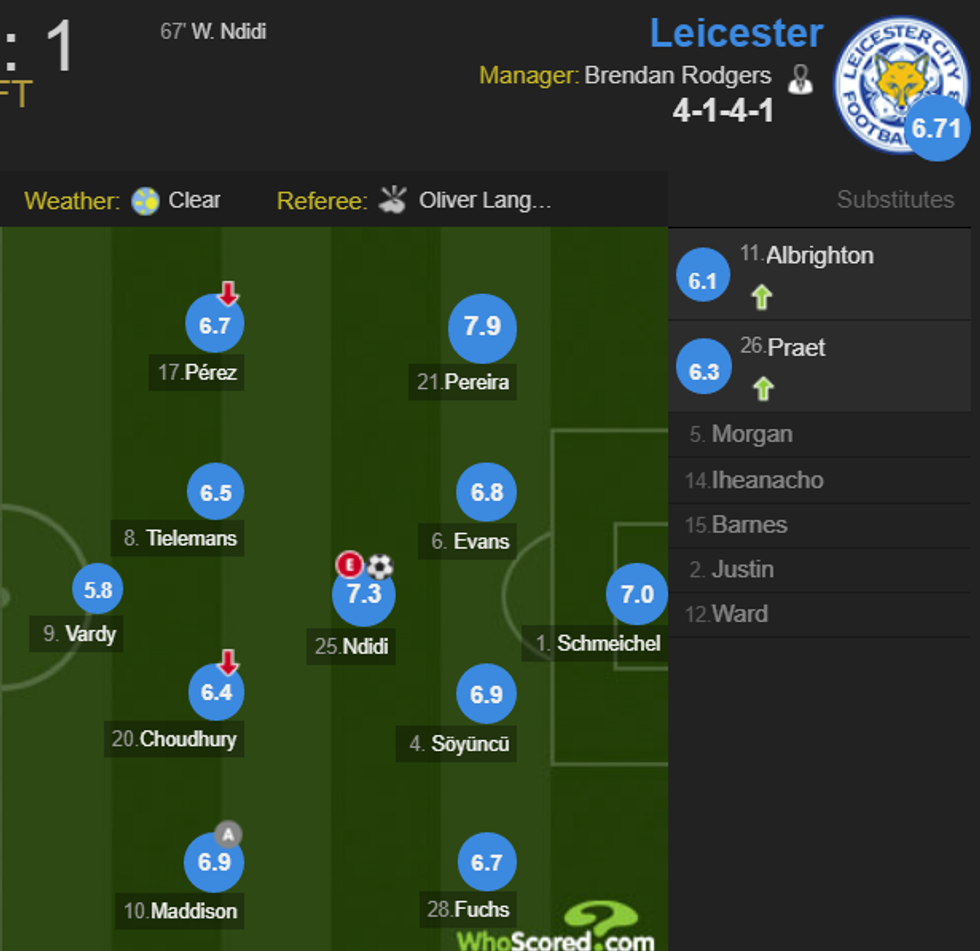Open unused substitute Morgan's entry
The height and width of the screenshot is (951, 980).
[751, 435]
